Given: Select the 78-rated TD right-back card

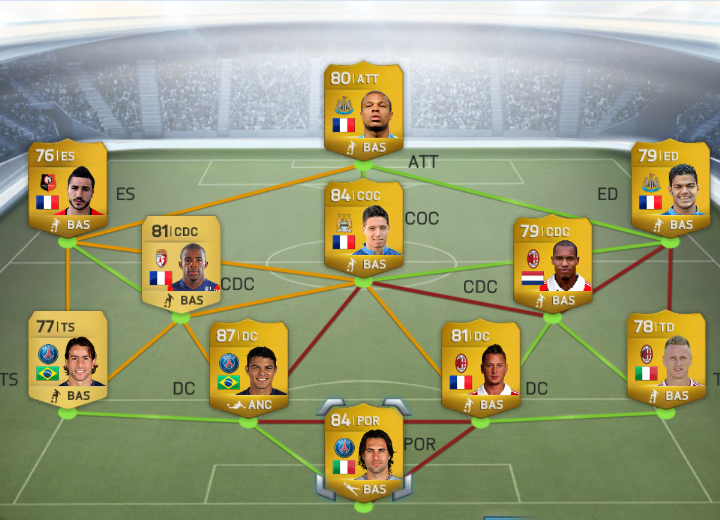Looking at the screenshot, I should point(665,357).
